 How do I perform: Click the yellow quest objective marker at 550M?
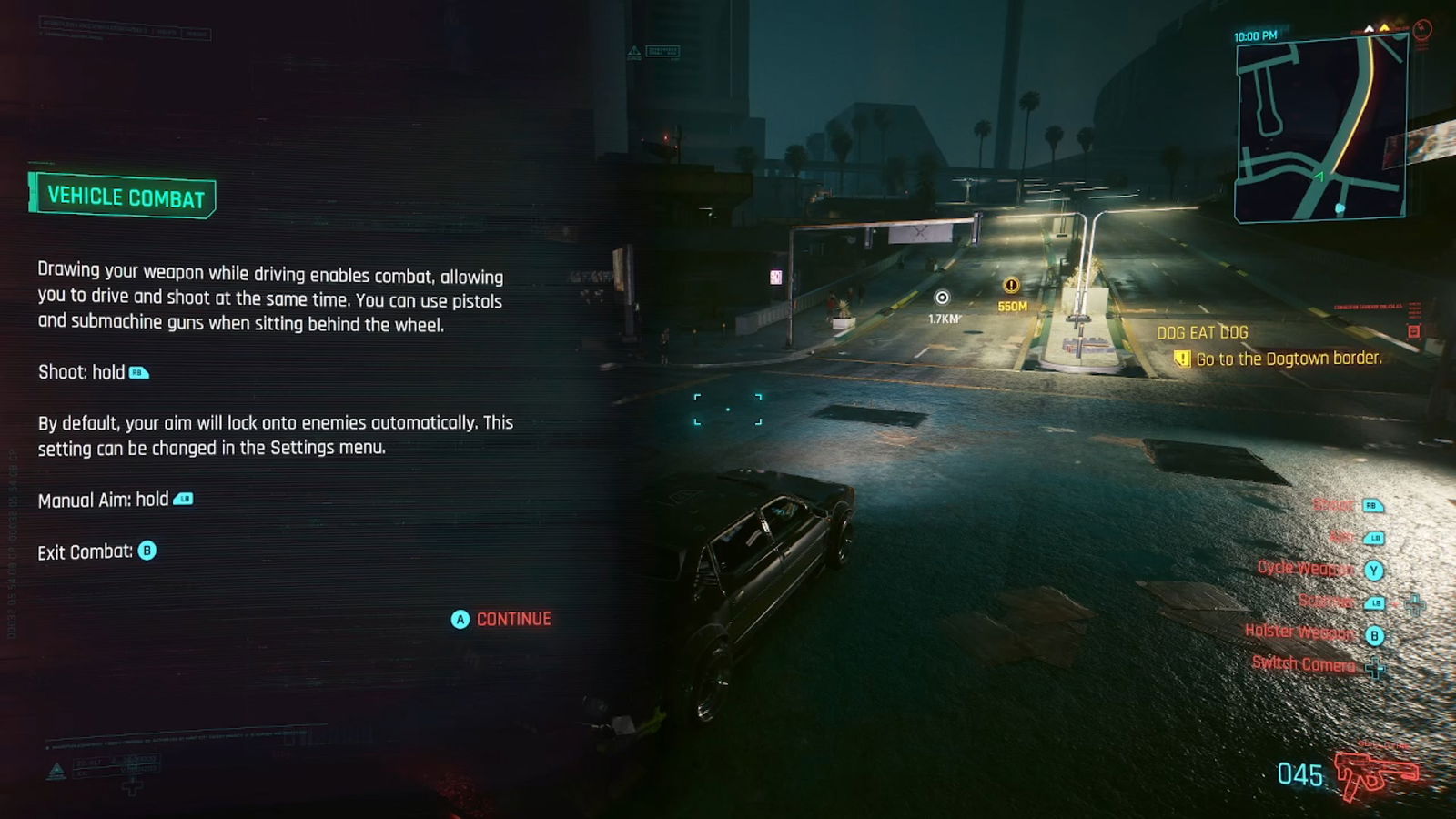coord(1011,286)
